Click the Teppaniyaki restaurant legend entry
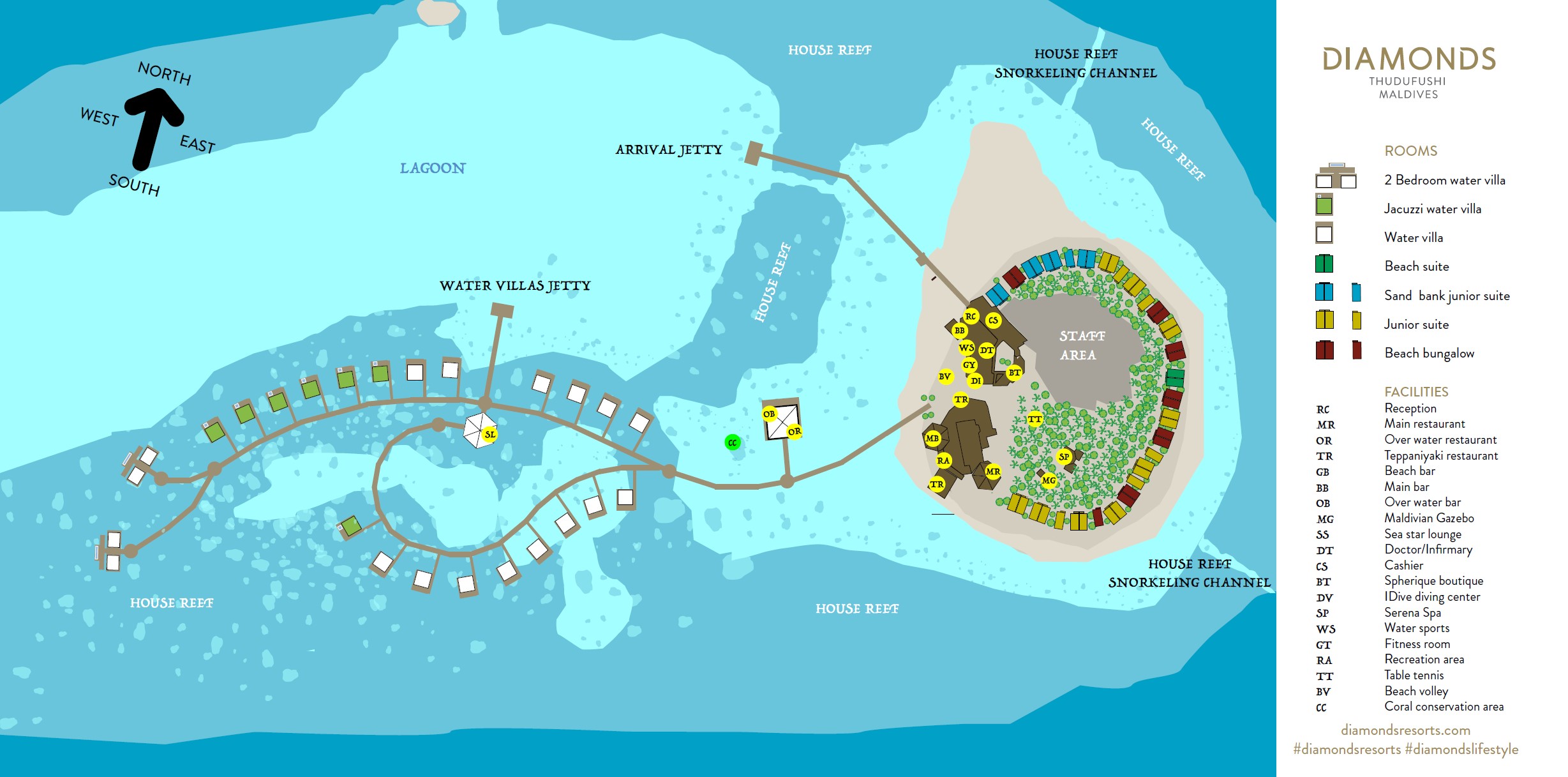Screen dimensions: 1568x777 coord(1440,455)
